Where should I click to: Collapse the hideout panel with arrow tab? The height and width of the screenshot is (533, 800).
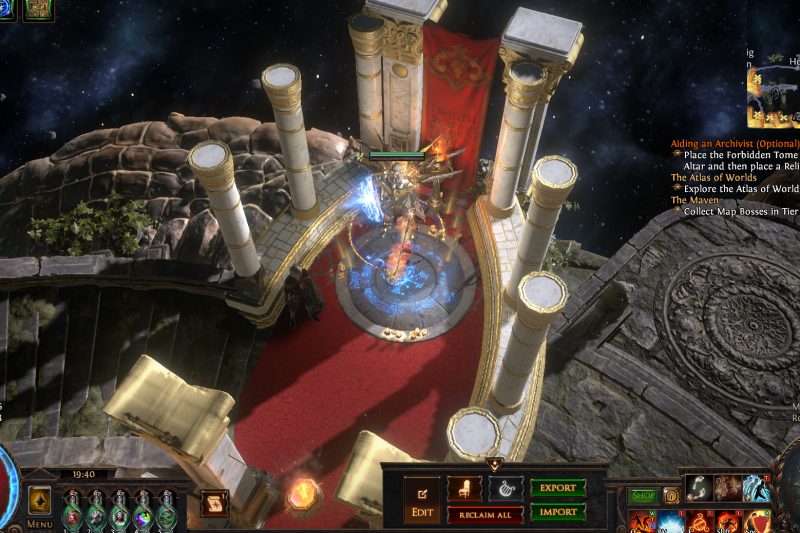point(494,464)
